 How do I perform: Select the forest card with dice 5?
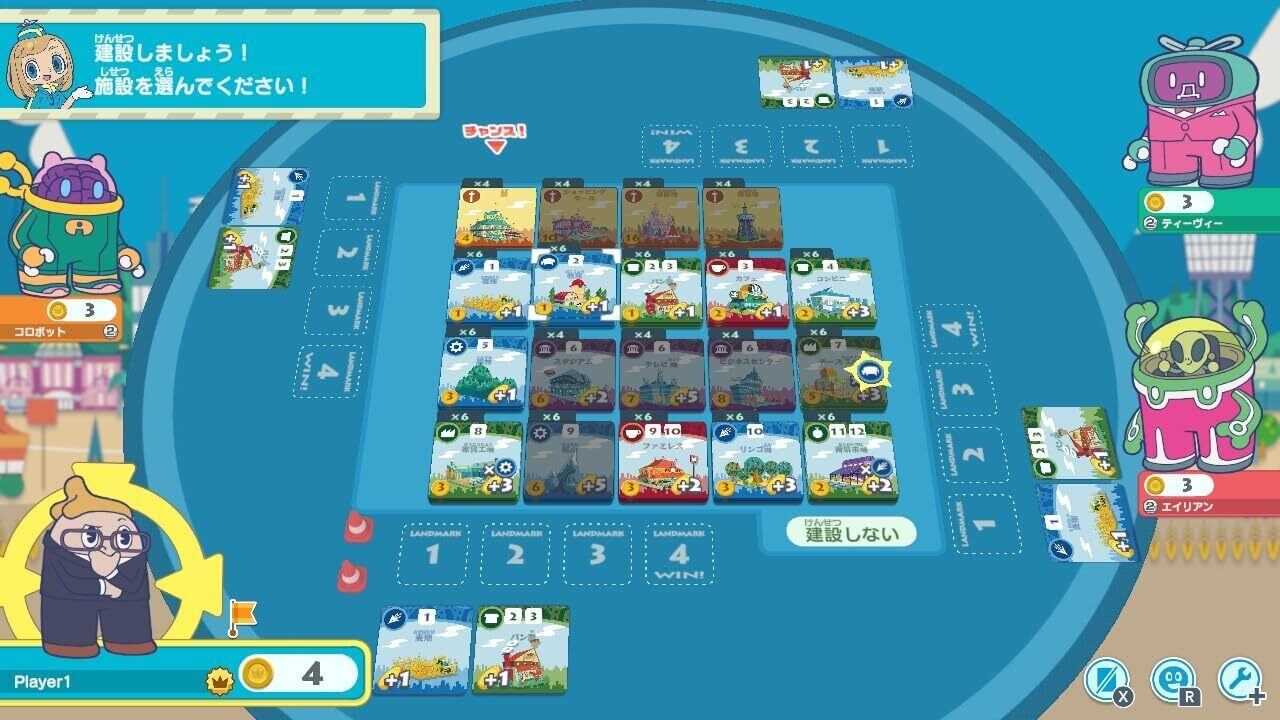[483, 372]
